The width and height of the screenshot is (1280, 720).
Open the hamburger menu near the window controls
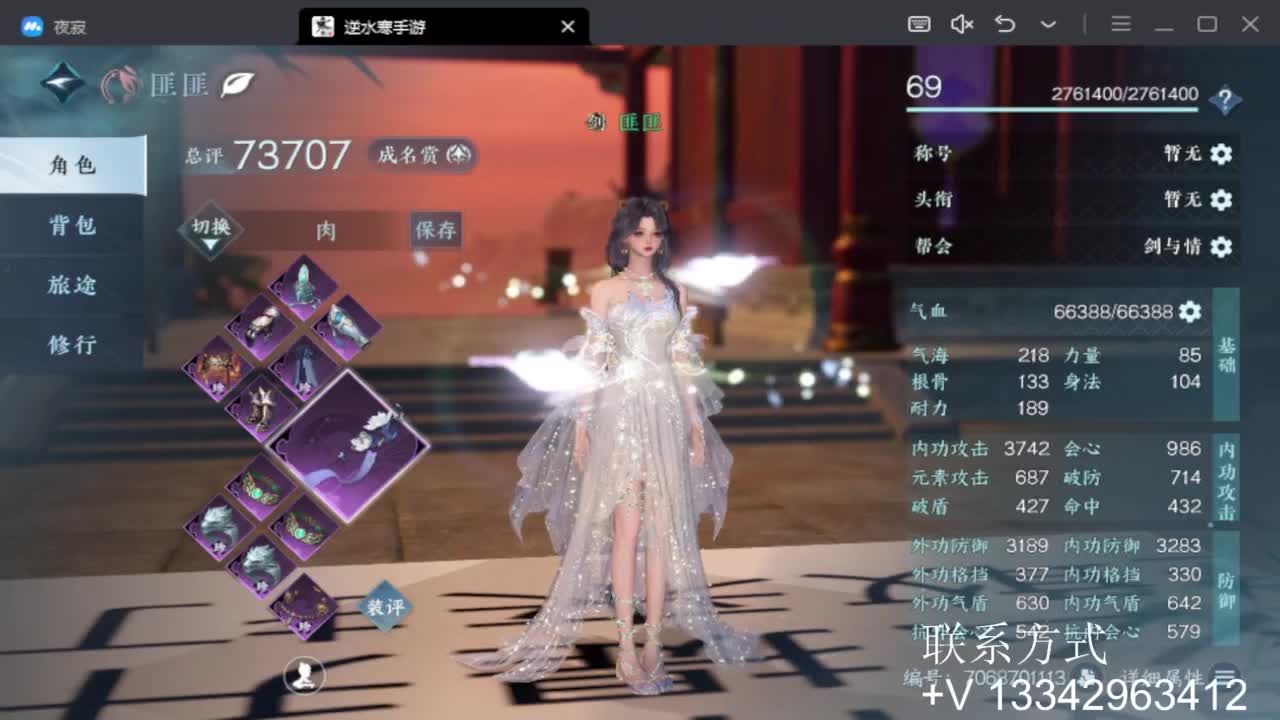pyautogui.click(x=1120, y=22)
